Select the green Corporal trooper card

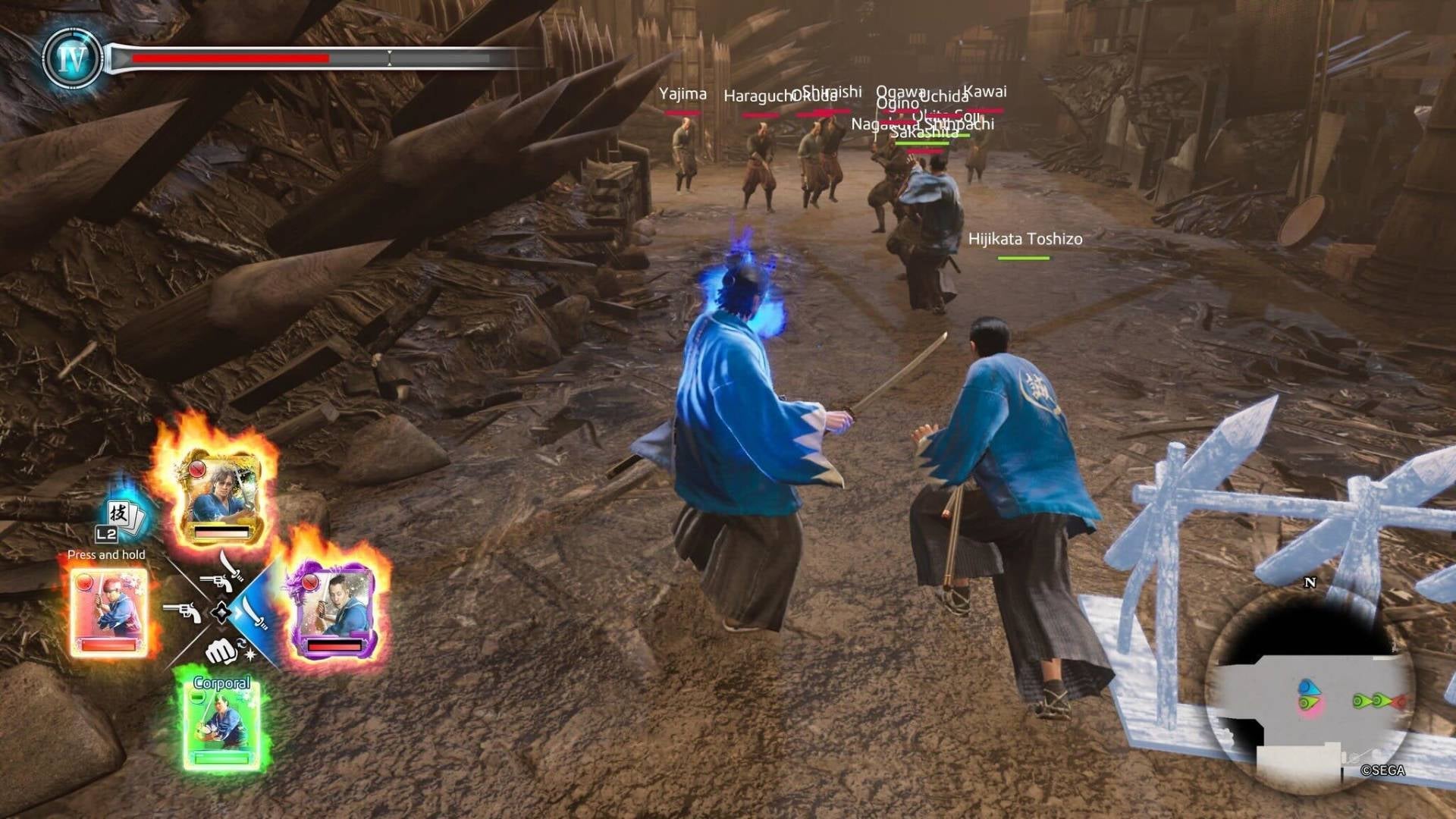click(223, 726)
